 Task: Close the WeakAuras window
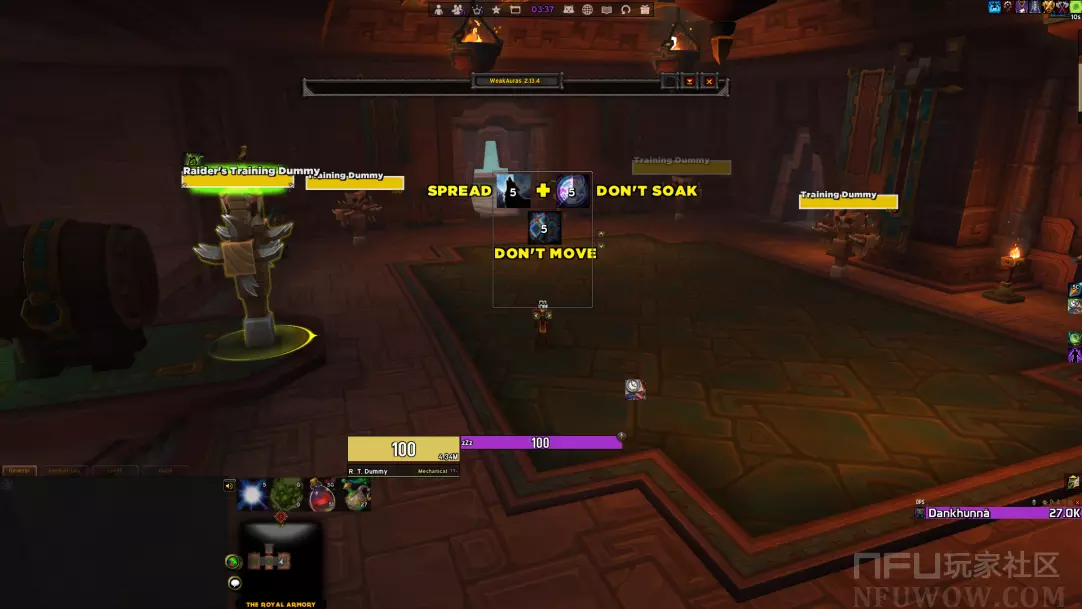pos(709,81)
